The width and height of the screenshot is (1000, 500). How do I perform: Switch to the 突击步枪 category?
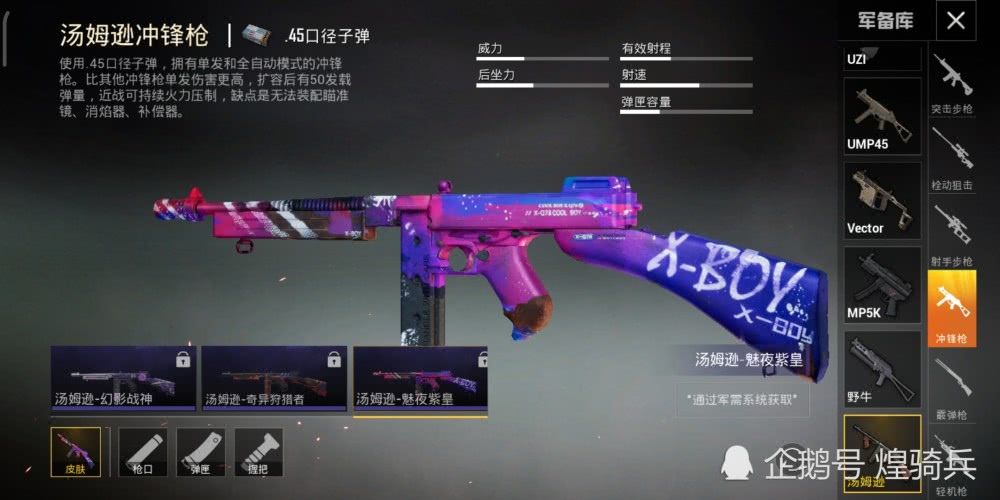click(952, 83)
